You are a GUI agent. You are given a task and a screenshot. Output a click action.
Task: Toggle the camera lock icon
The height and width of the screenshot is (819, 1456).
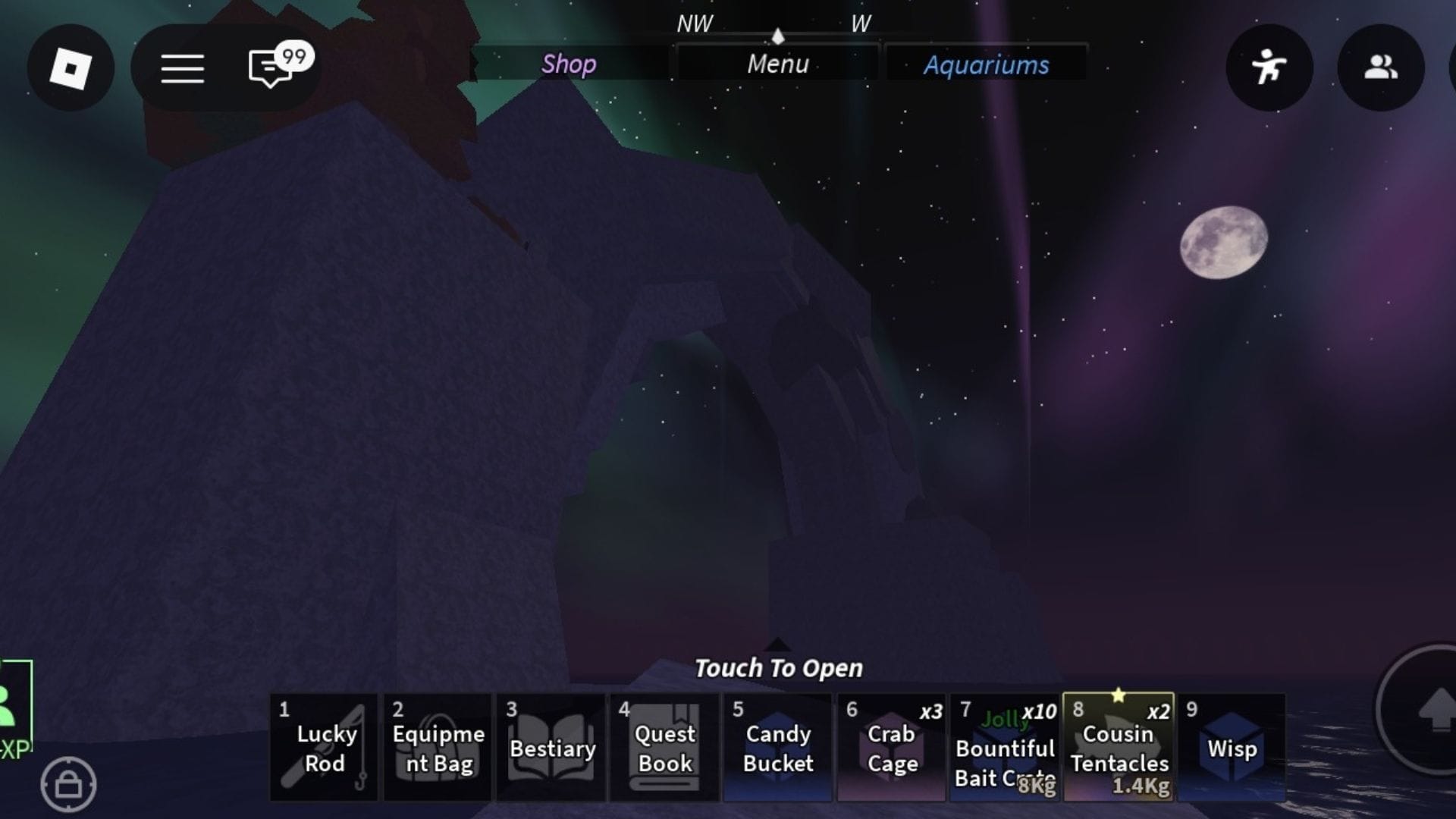coord(68,784)
